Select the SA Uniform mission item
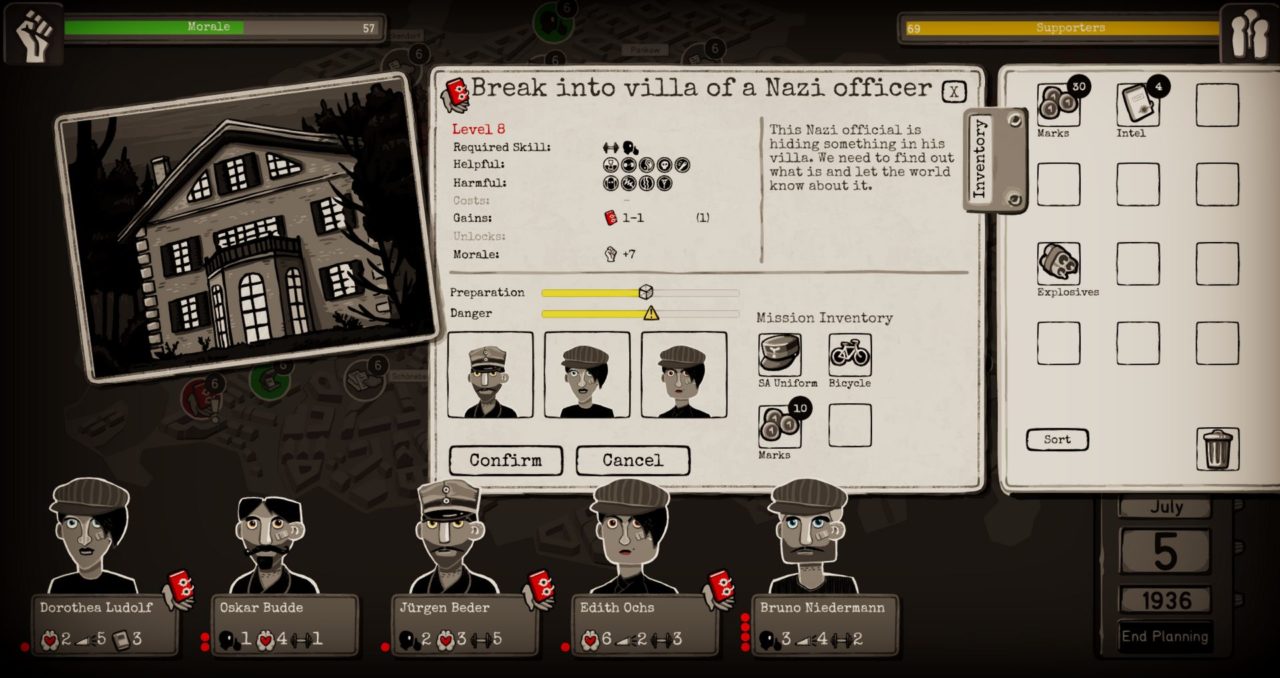 coord(780,355)
